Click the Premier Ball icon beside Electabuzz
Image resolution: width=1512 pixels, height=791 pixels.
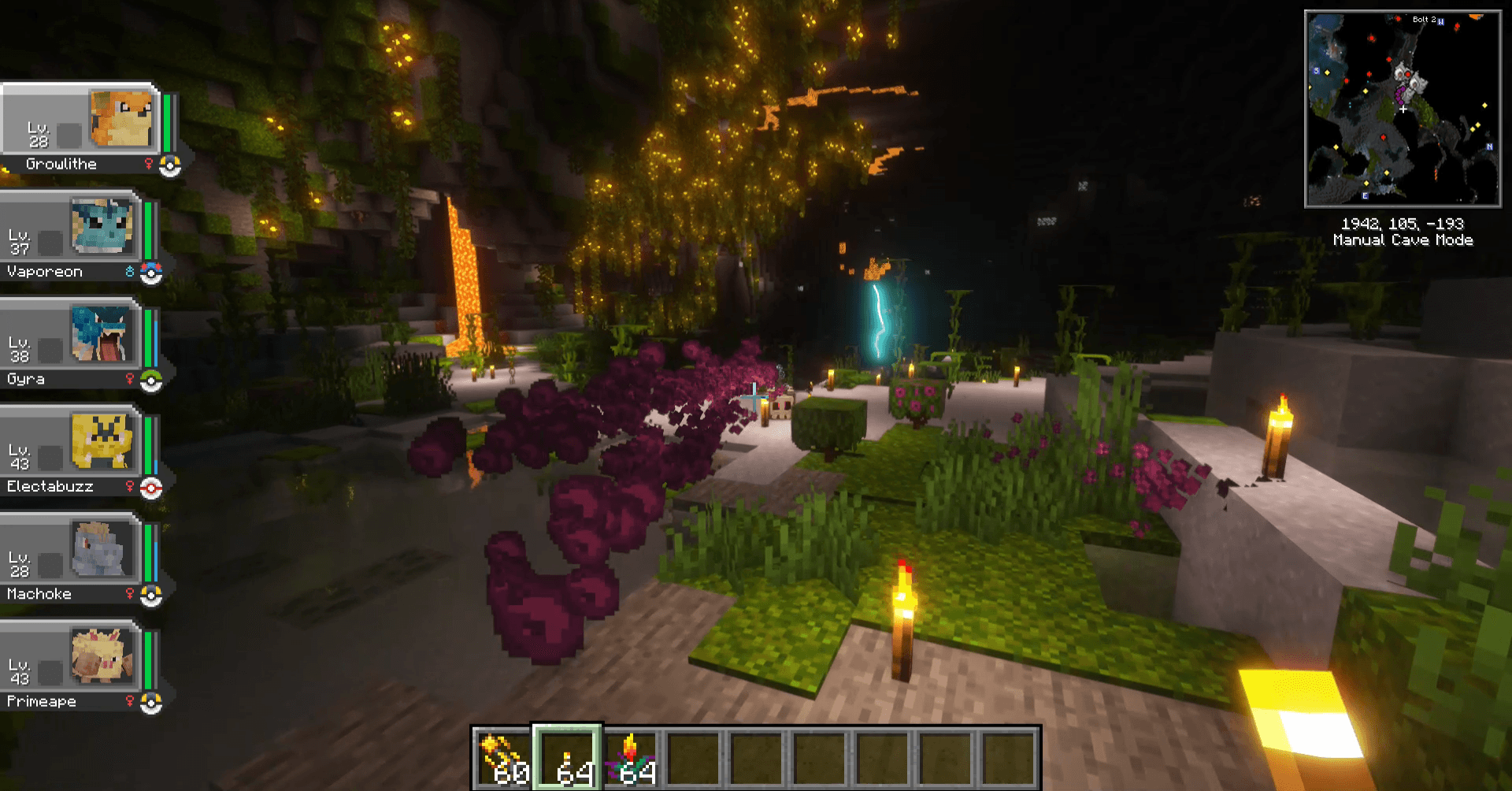coord(151,487)
